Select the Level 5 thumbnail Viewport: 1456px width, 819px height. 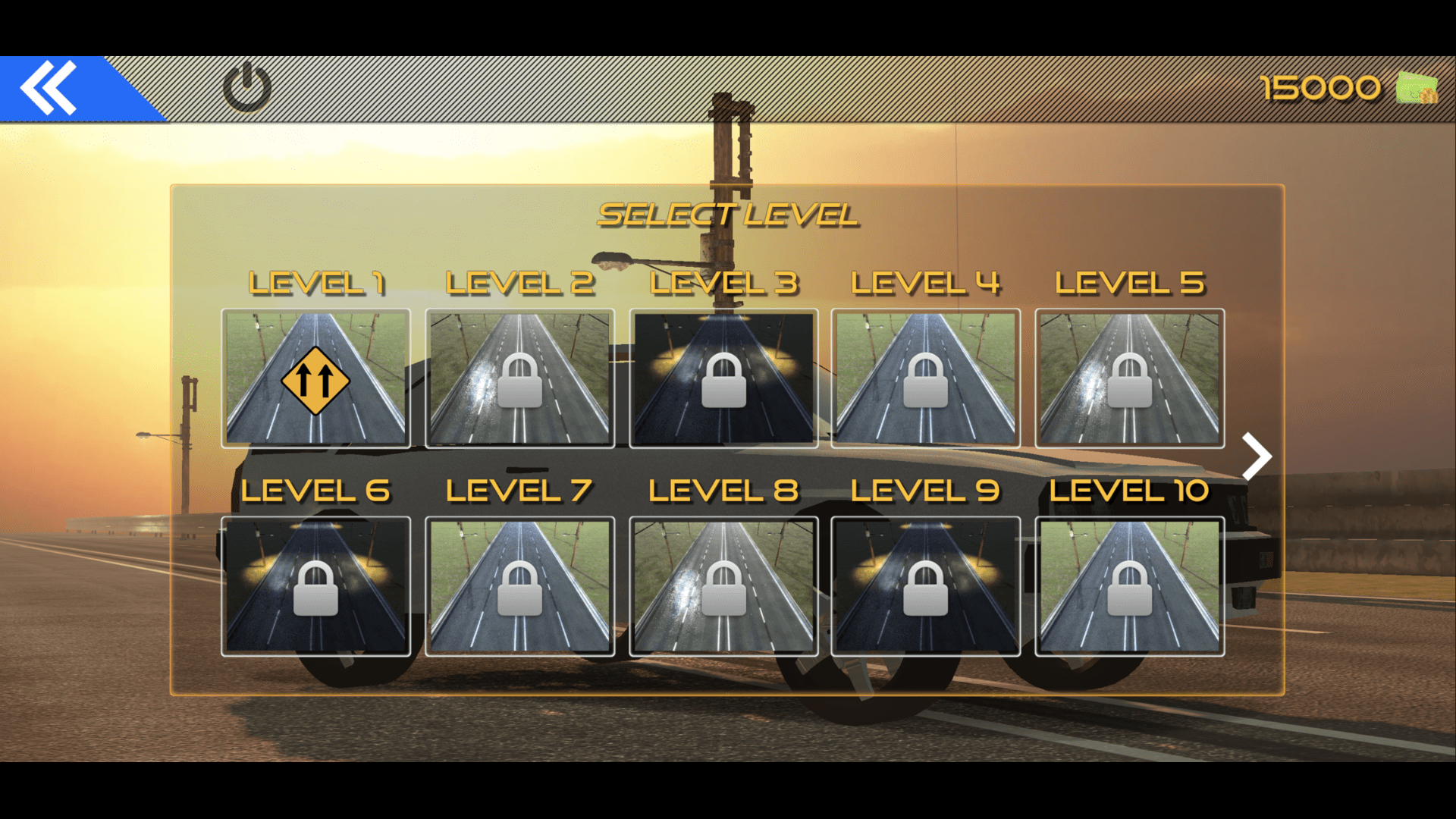pos(1128,378)
